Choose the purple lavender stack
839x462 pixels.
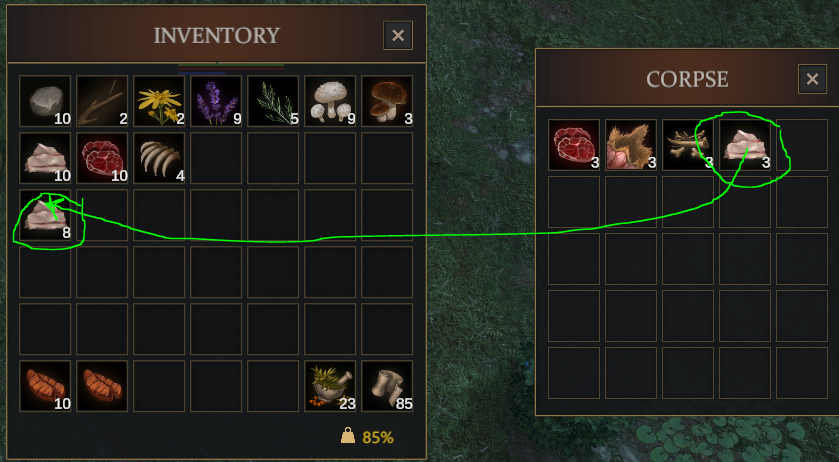pyautogui.click(x=216, y=101)
